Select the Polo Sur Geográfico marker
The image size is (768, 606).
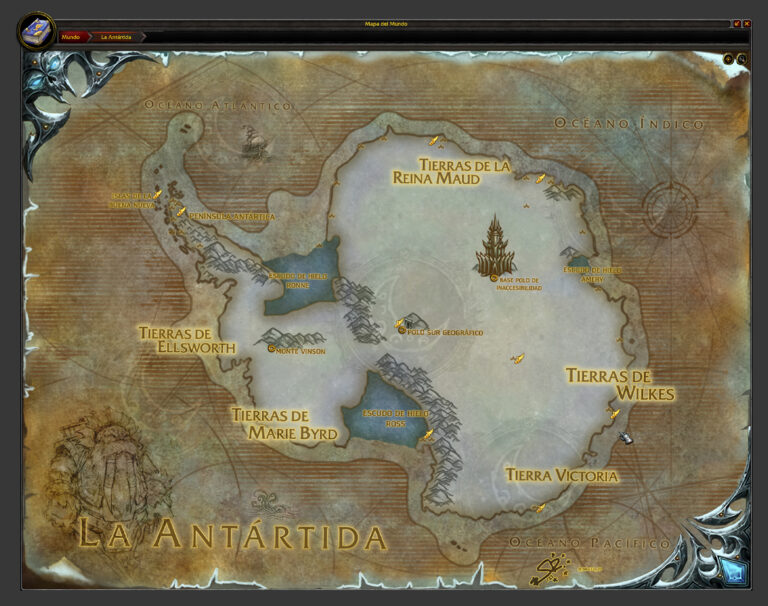pyautogui.click(x=402, y=330)
